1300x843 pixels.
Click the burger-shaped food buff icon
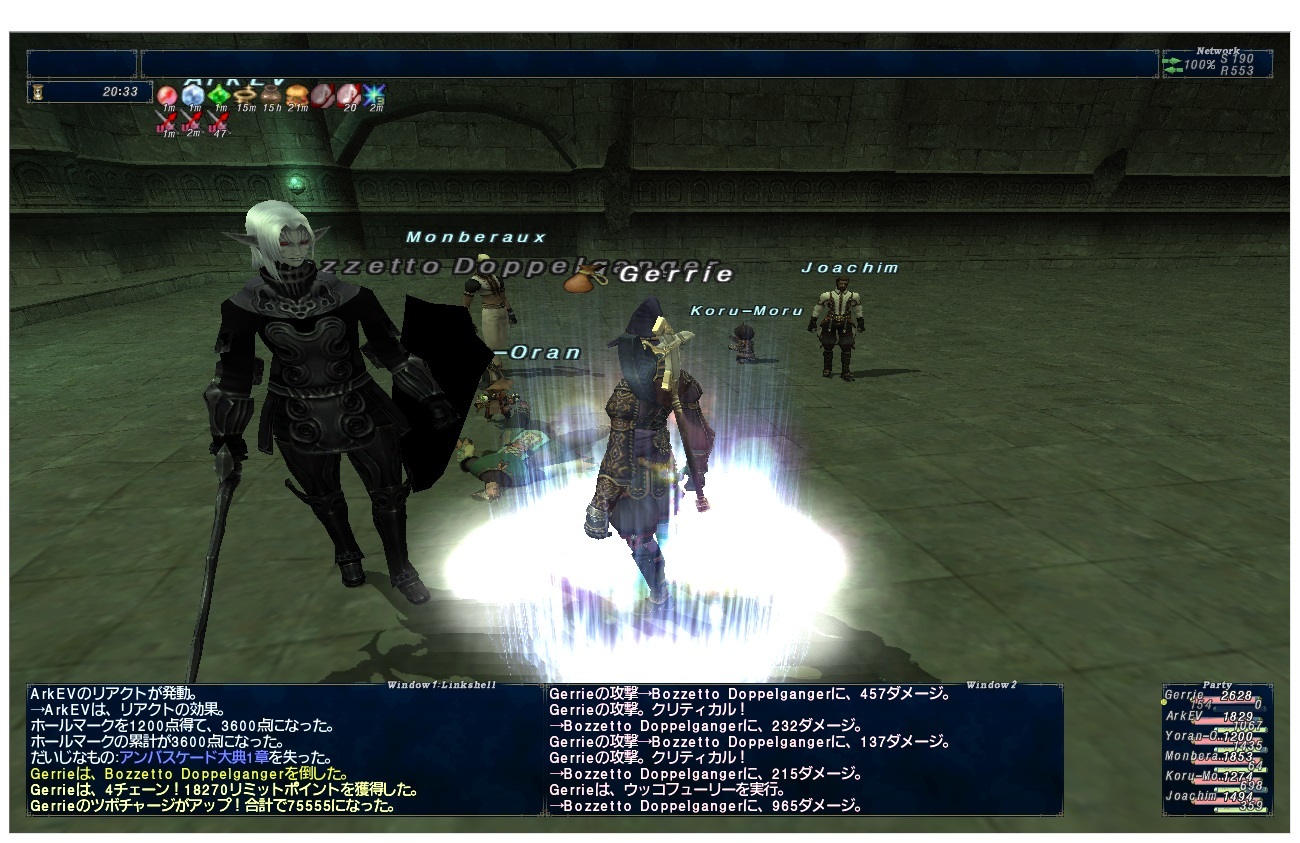pos(297,95)
